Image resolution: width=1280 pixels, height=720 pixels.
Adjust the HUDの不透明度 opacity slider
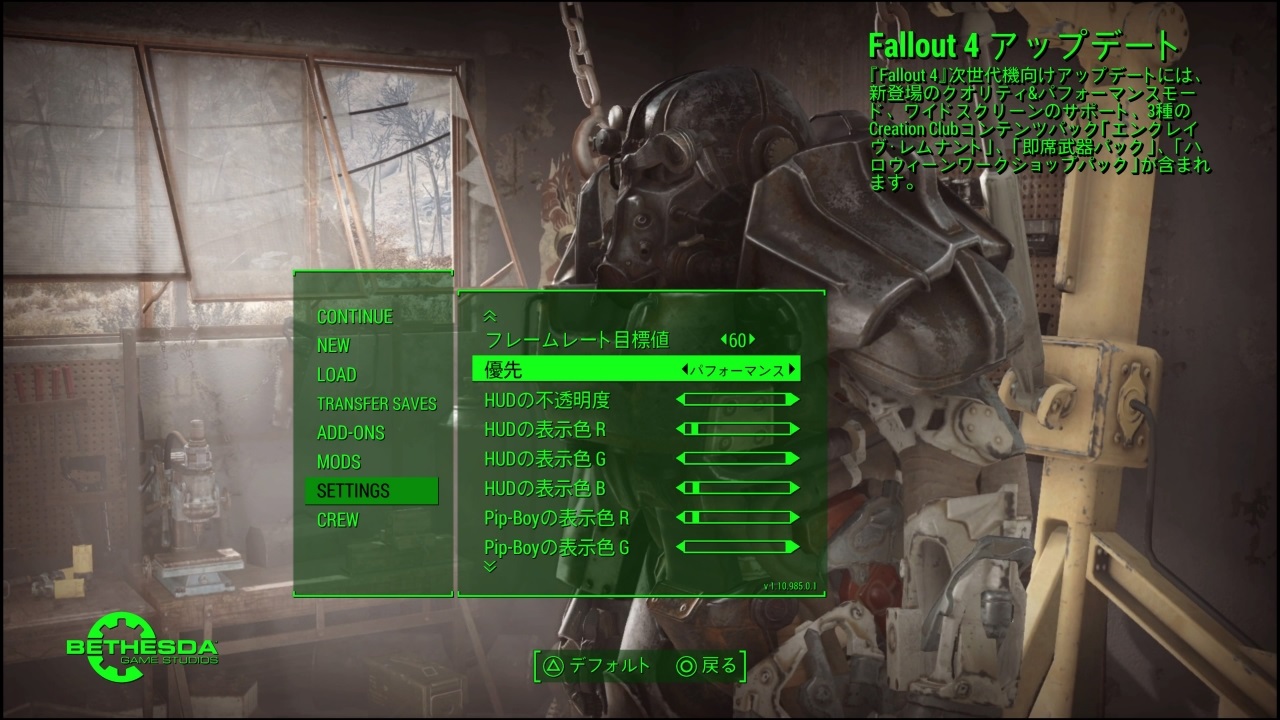[738, 400]
